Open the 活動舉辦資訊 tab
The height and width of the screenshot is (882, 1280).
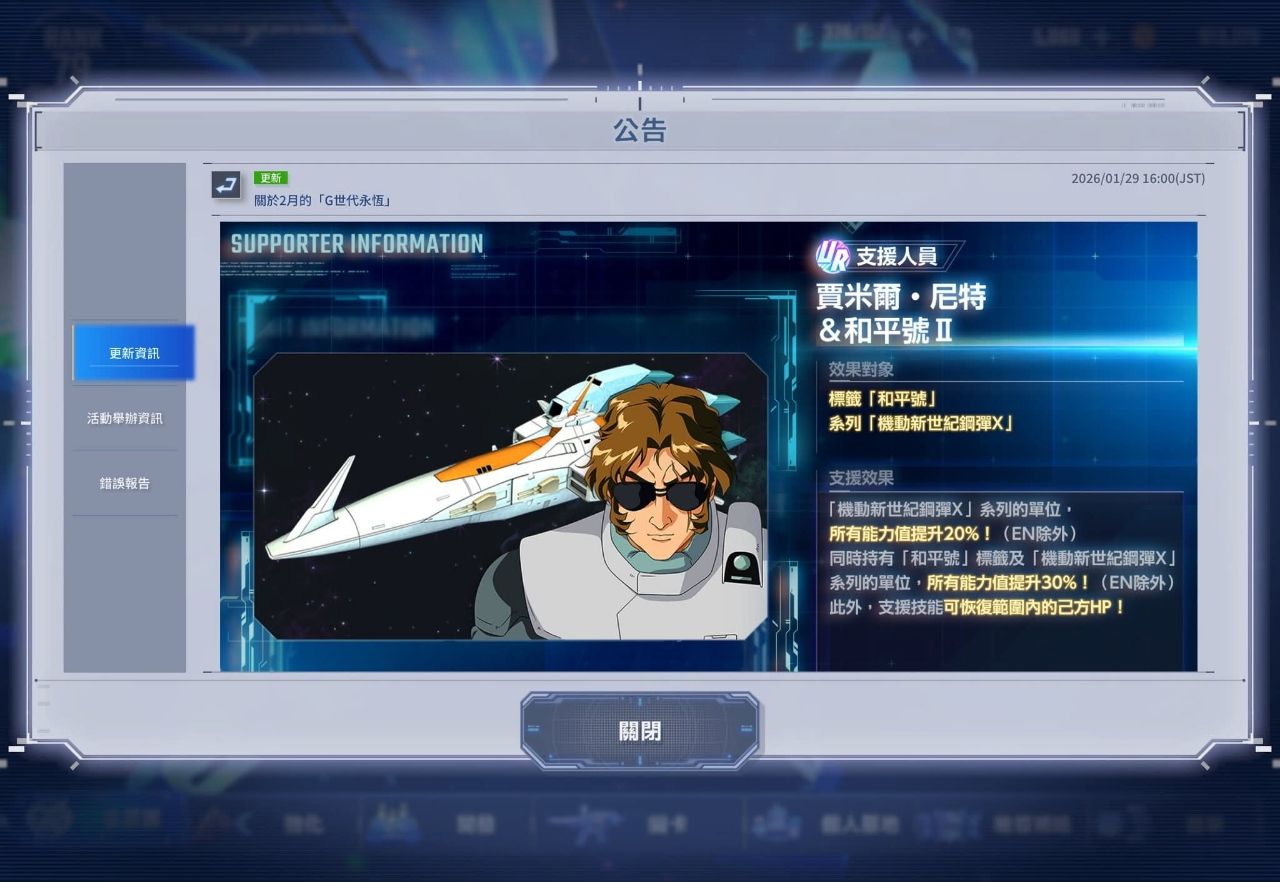pyautogui.click(x=125, y=418)
